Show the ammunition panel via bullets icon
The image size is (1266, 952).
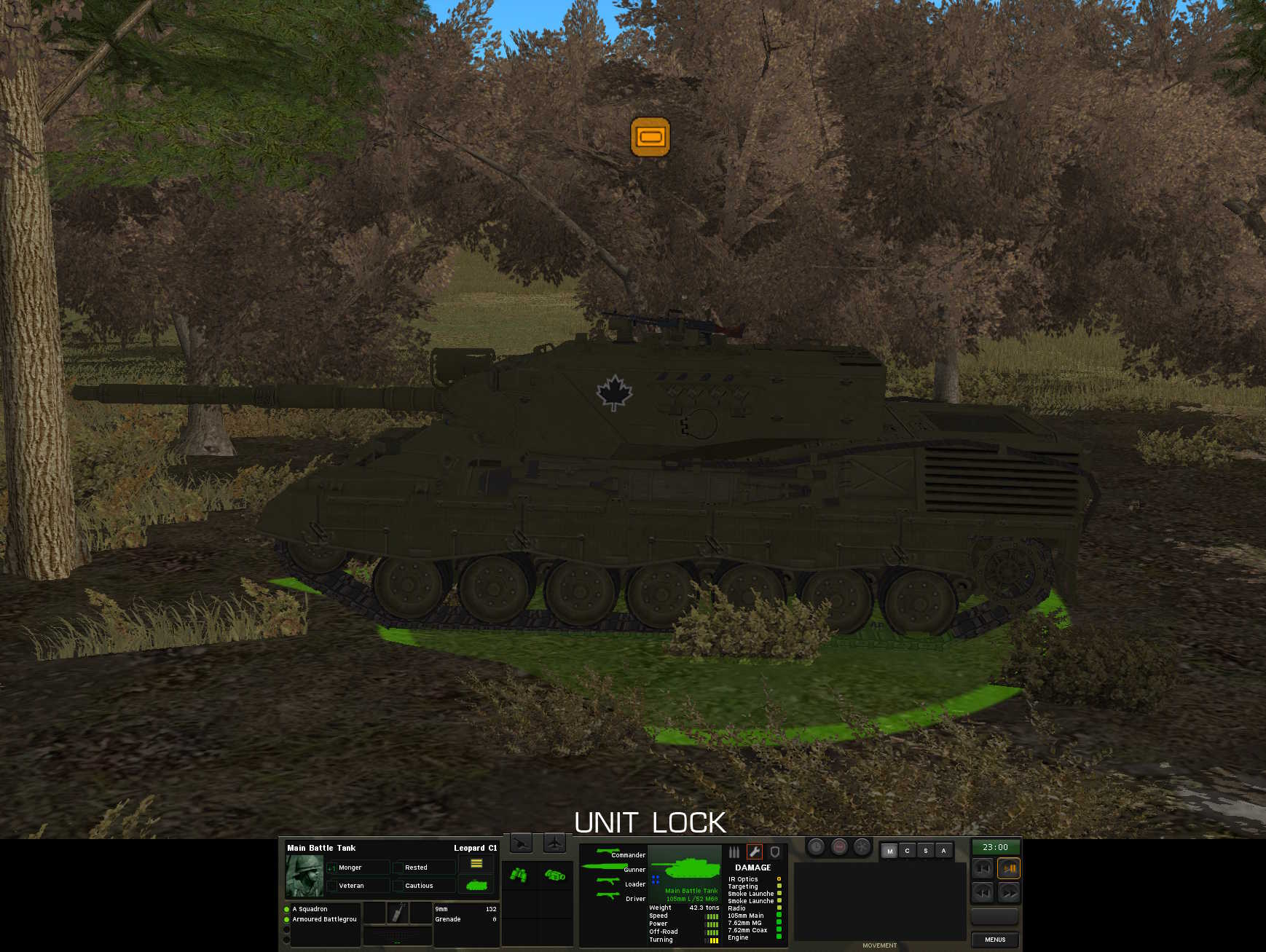coord(734,852)
